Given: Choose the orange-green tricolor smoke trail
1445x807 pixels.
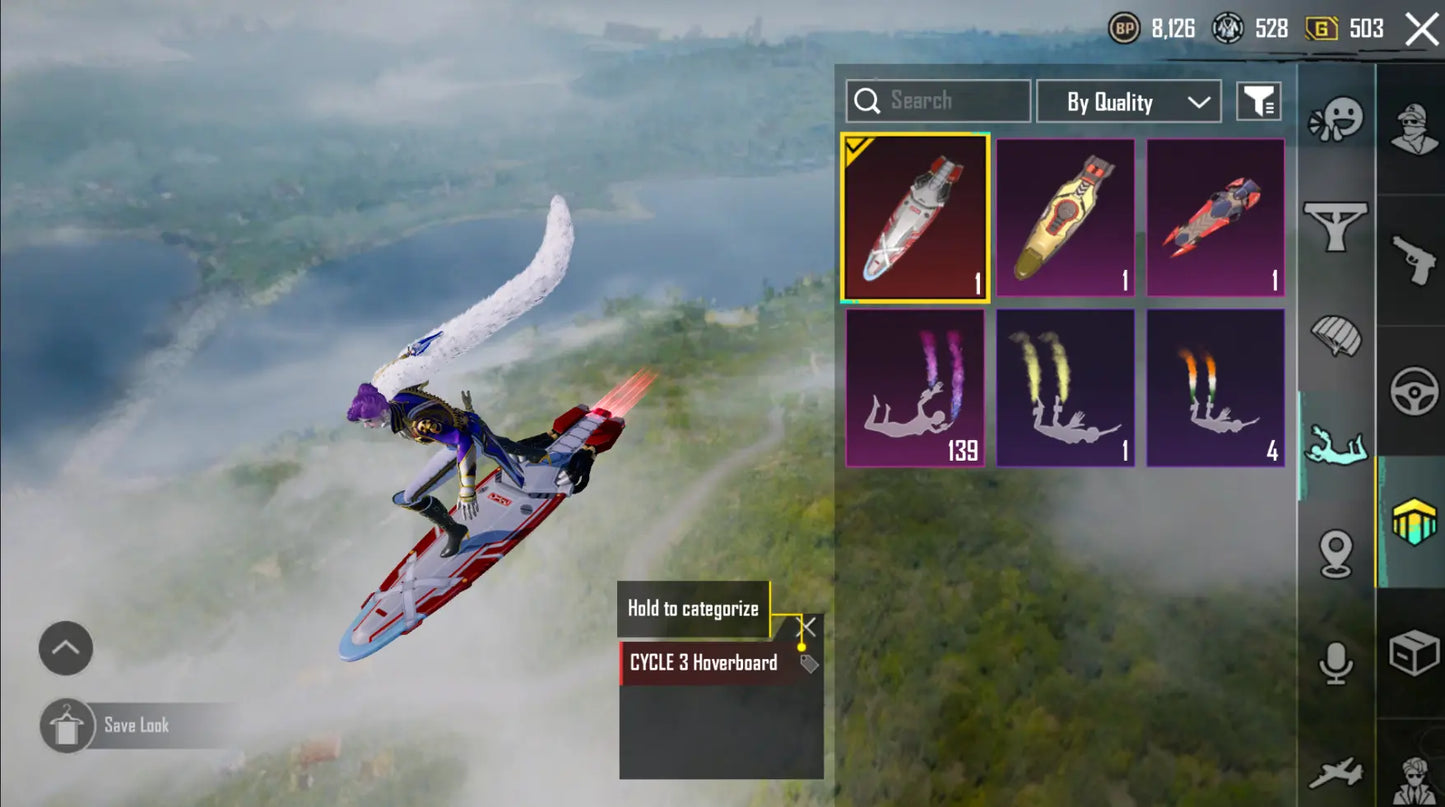Looking at the screenshot, I should point(1215,388).
